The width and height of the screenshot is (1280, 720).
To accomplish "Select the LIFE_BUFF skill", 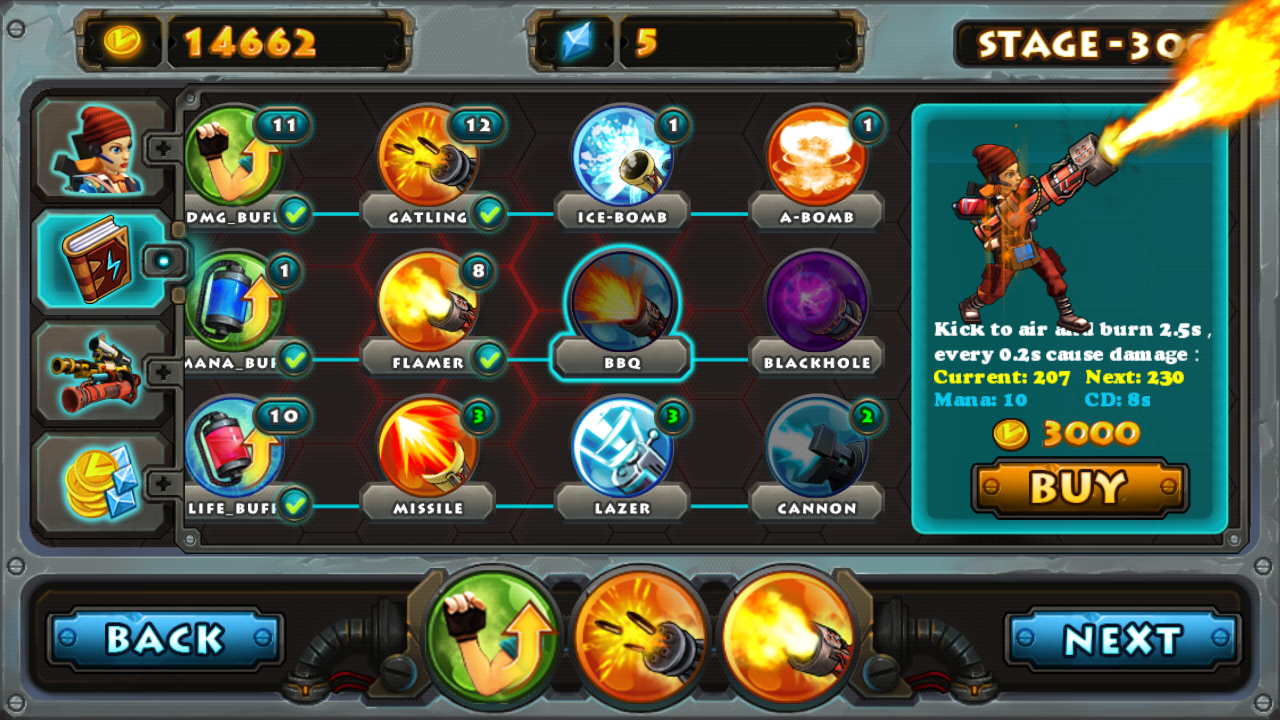I will click(x=234, y=447).
